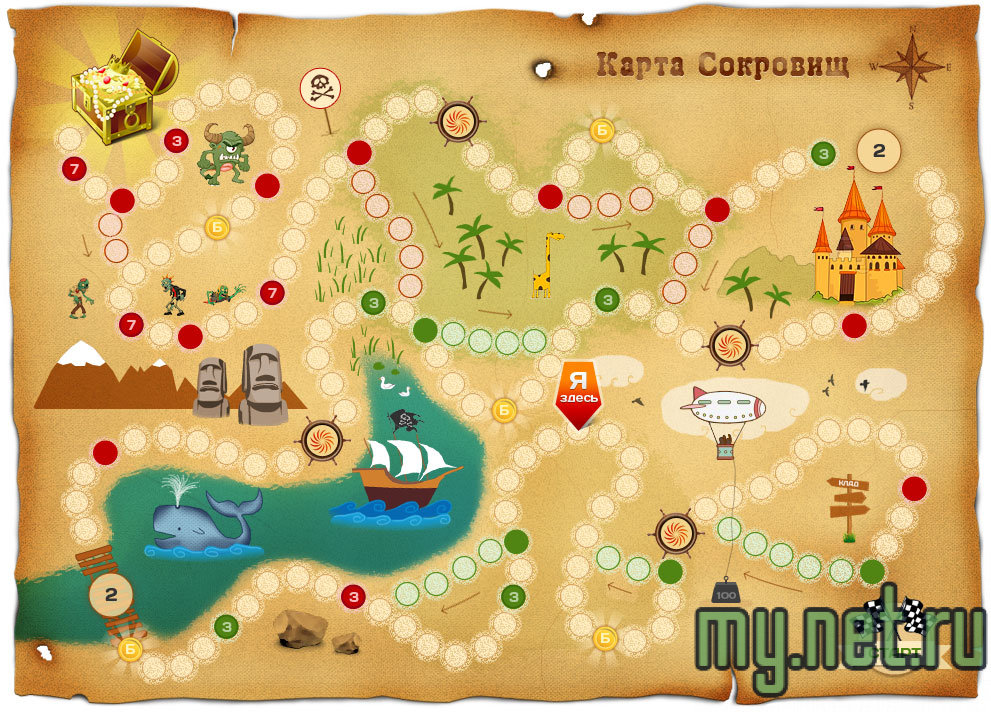Click the red 3 tile beside the treasure chest
The height and width of the screenshot is (712, 991).
pos(176,141)
